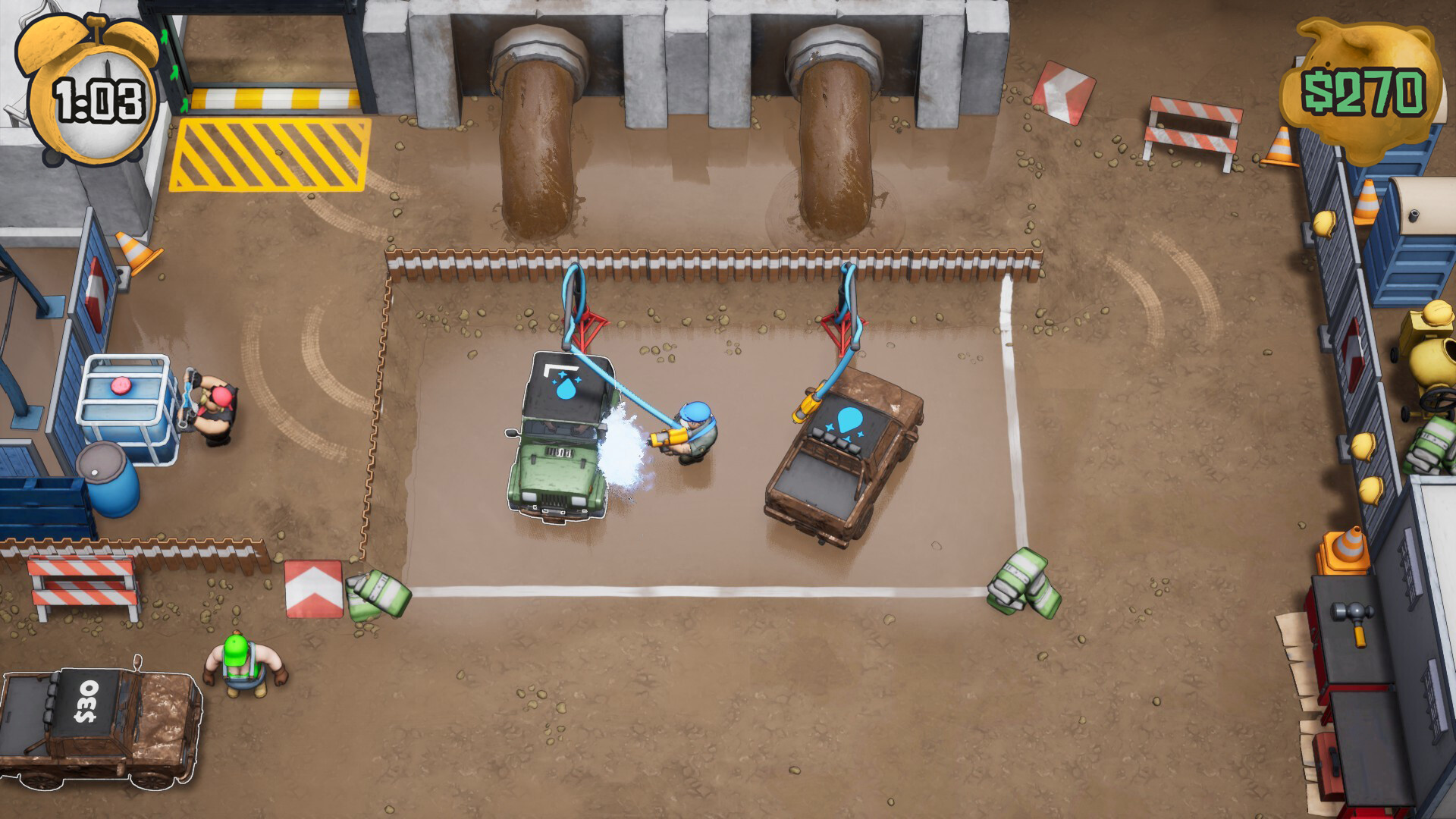Click the red ball cap near the water tank
This screenshot has height=819, width=1456.
tap(221, 397)
